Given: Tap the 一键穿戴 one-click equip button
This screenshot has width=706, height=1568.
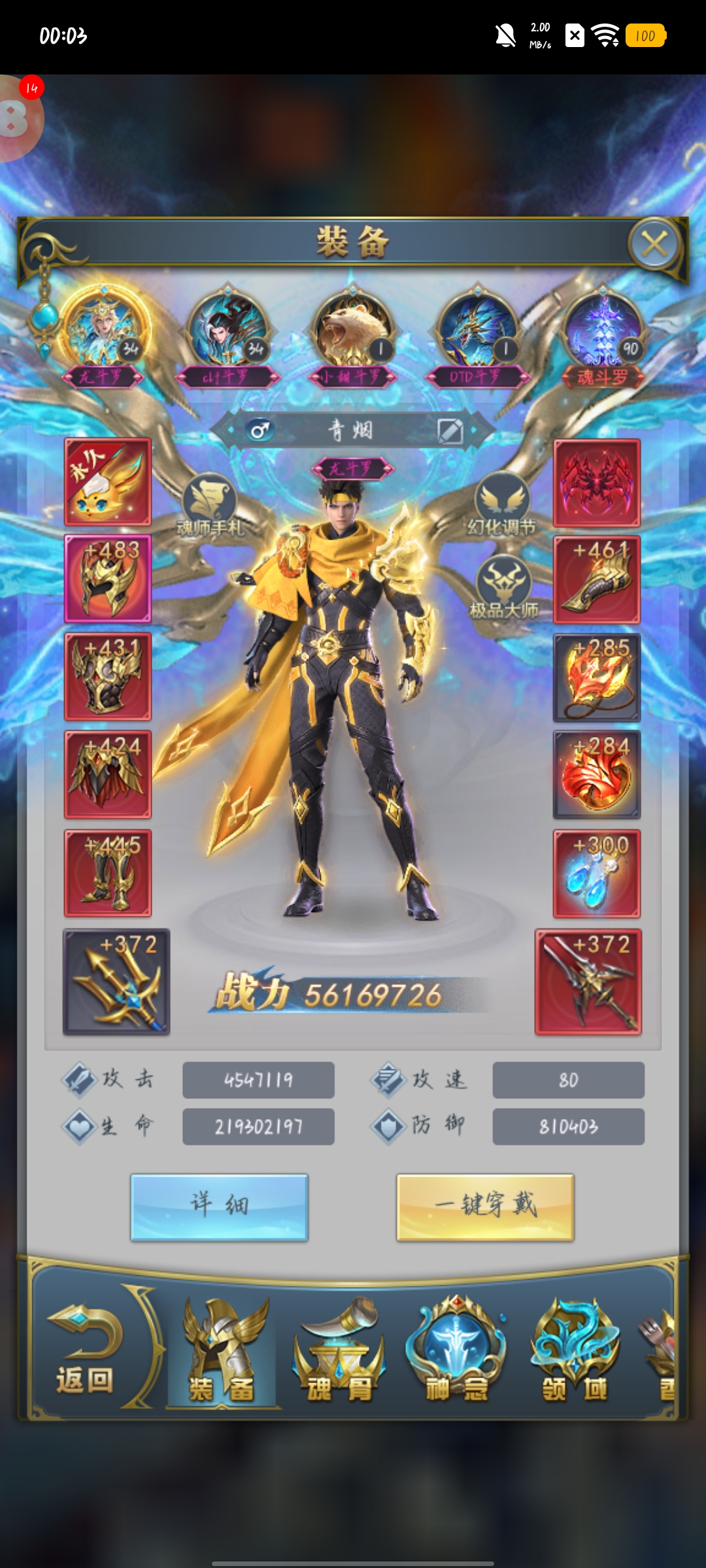Looking at the screenshot, I should 485,1206.
